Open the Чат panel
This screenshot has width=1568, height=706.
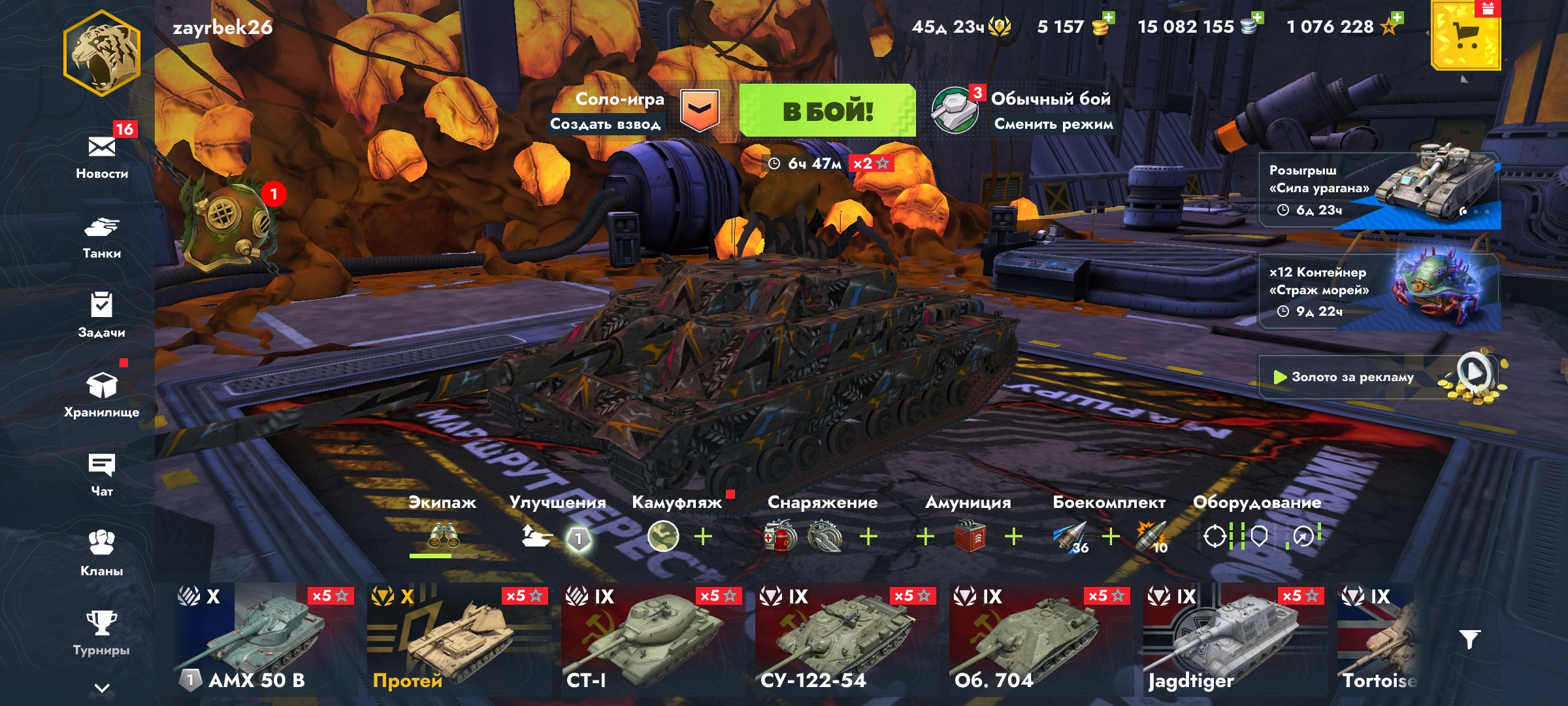coord(102,475)
